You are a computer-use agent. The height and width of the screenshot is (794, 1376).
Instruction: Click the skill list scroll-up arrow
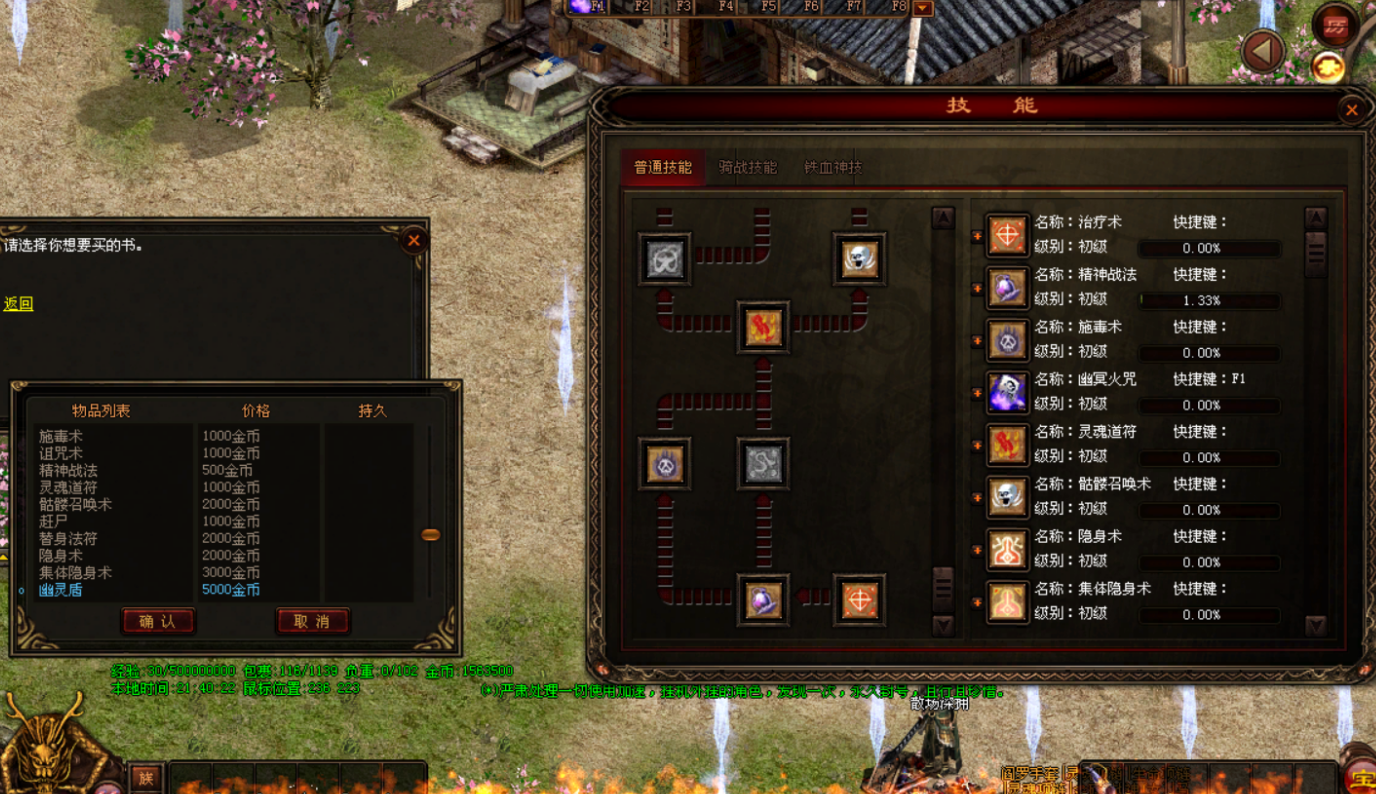click(1315, 218)
